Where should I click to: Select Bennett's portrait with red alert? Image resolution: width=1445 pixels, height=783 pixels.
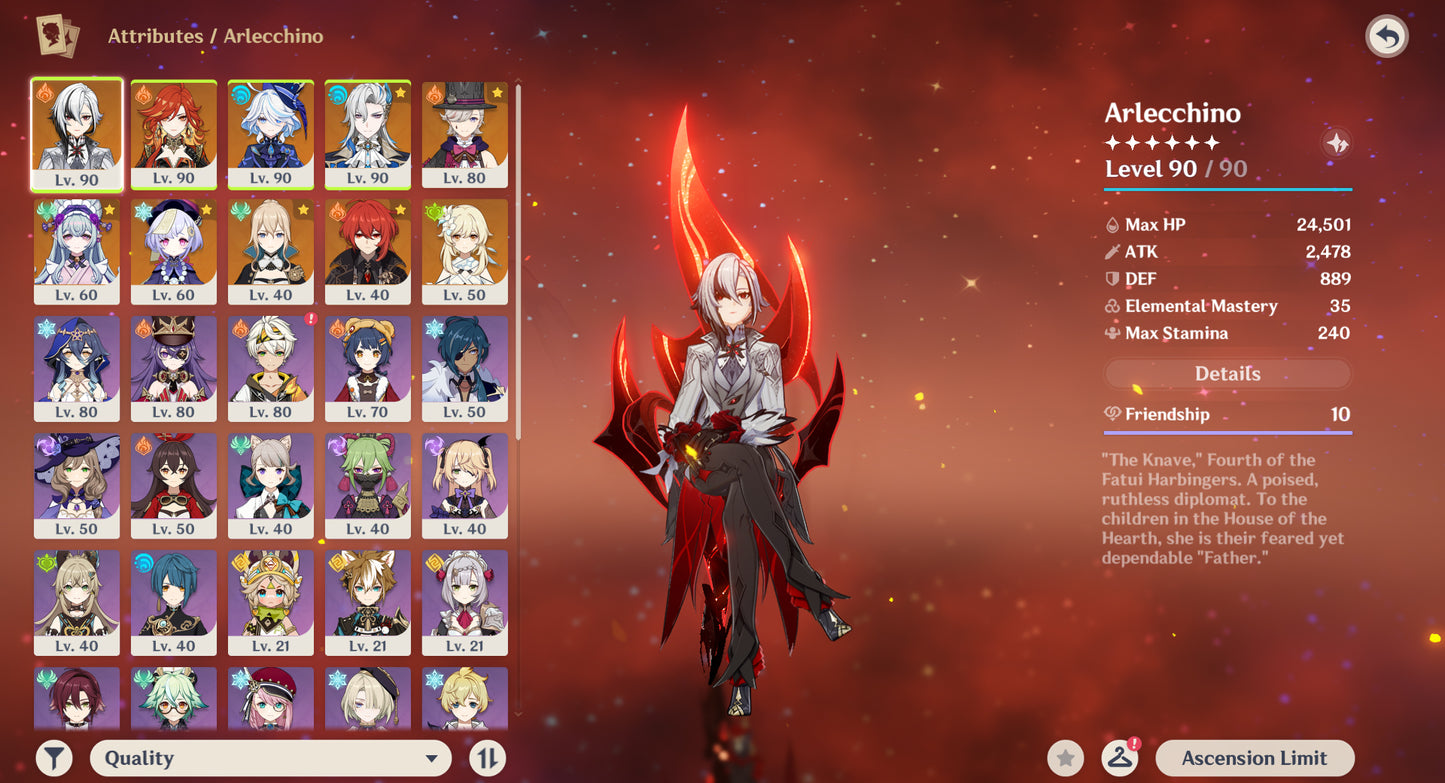coord(270,369)
